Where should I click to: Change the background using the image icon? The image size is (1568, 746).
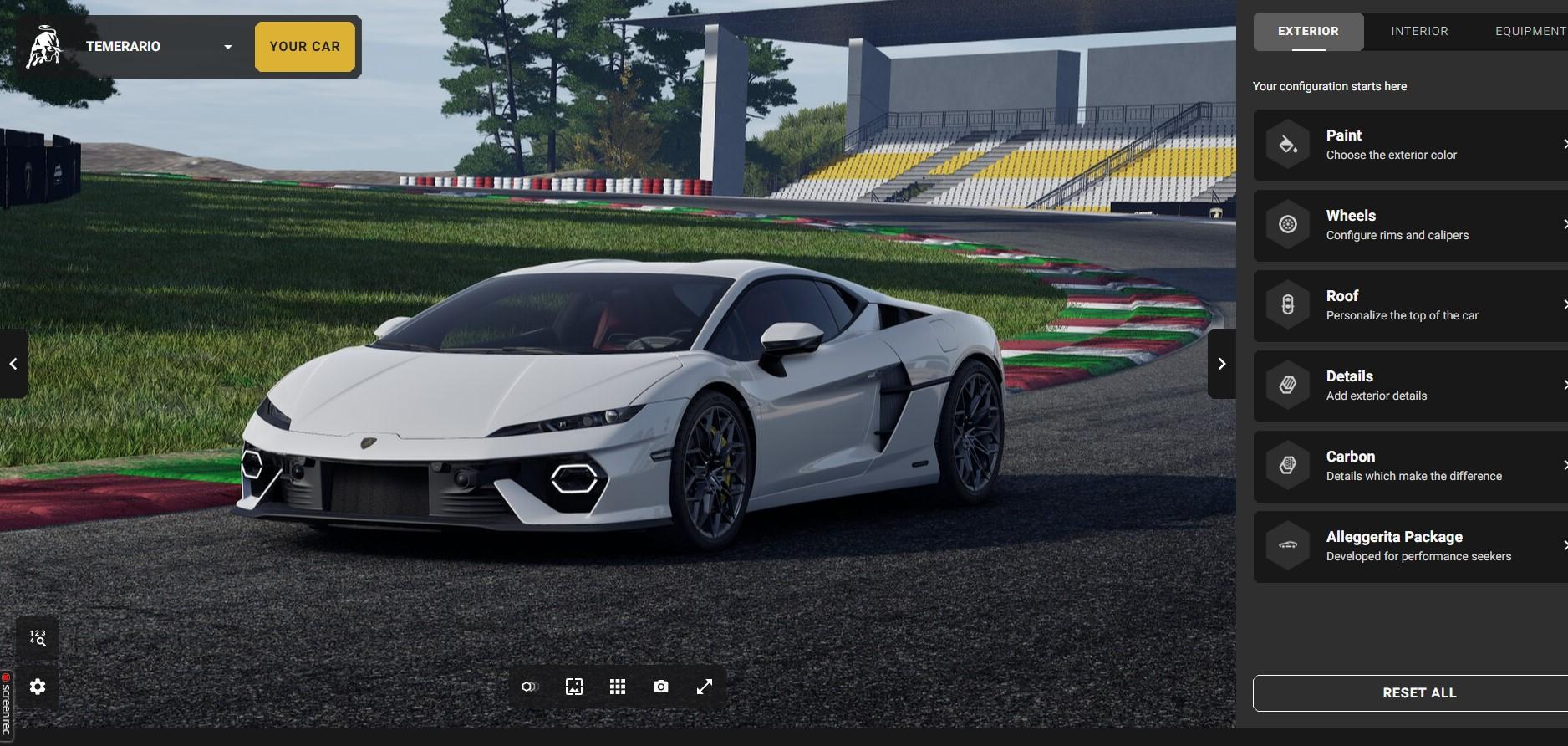click(x=574, y=686)
